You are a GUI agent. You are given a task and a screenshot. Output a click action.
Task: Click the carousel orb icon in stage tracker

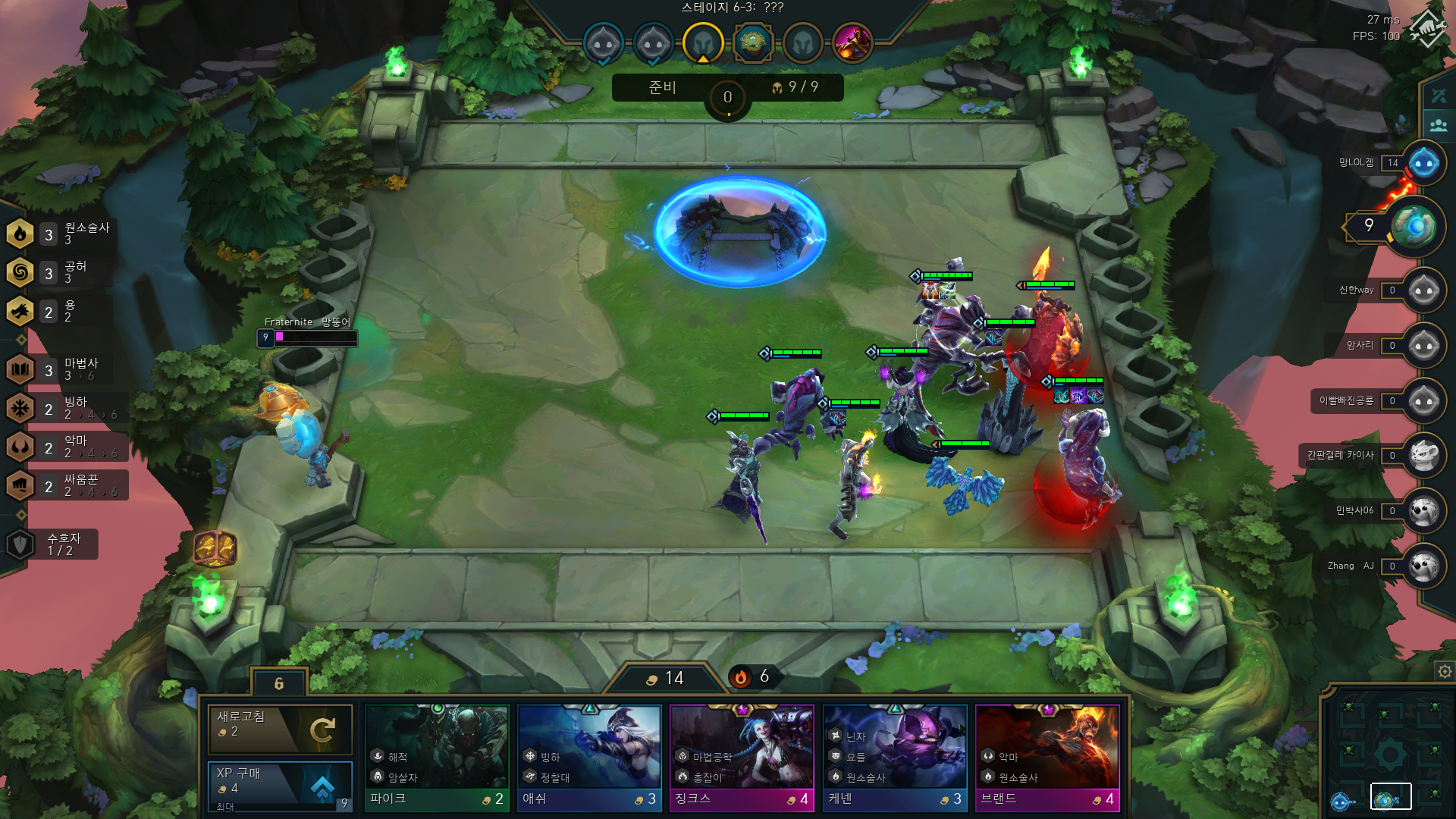[x=753, y=43]
